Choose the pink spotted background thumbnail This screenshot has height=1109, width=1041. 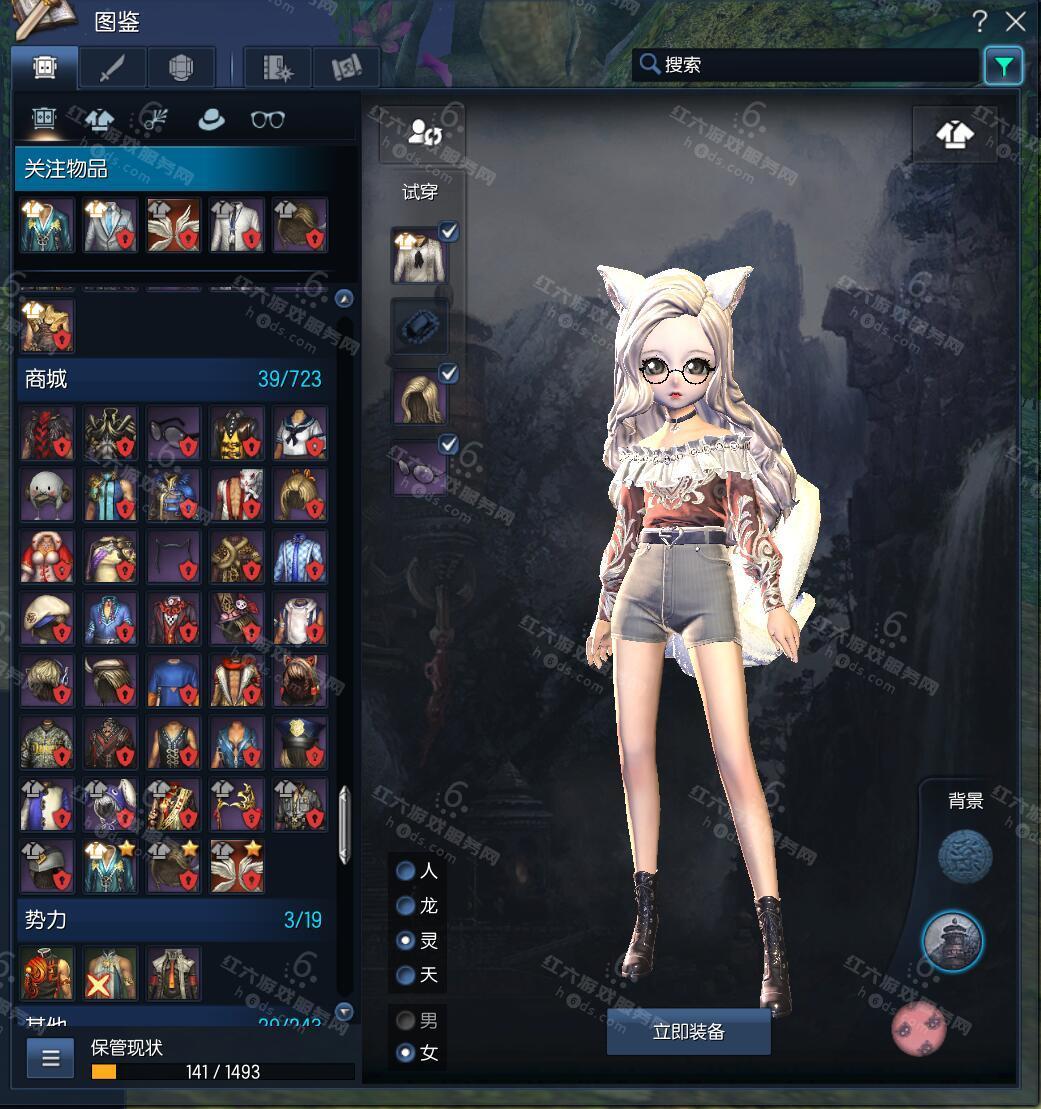pyautogui.click(x=918, y=1028)
